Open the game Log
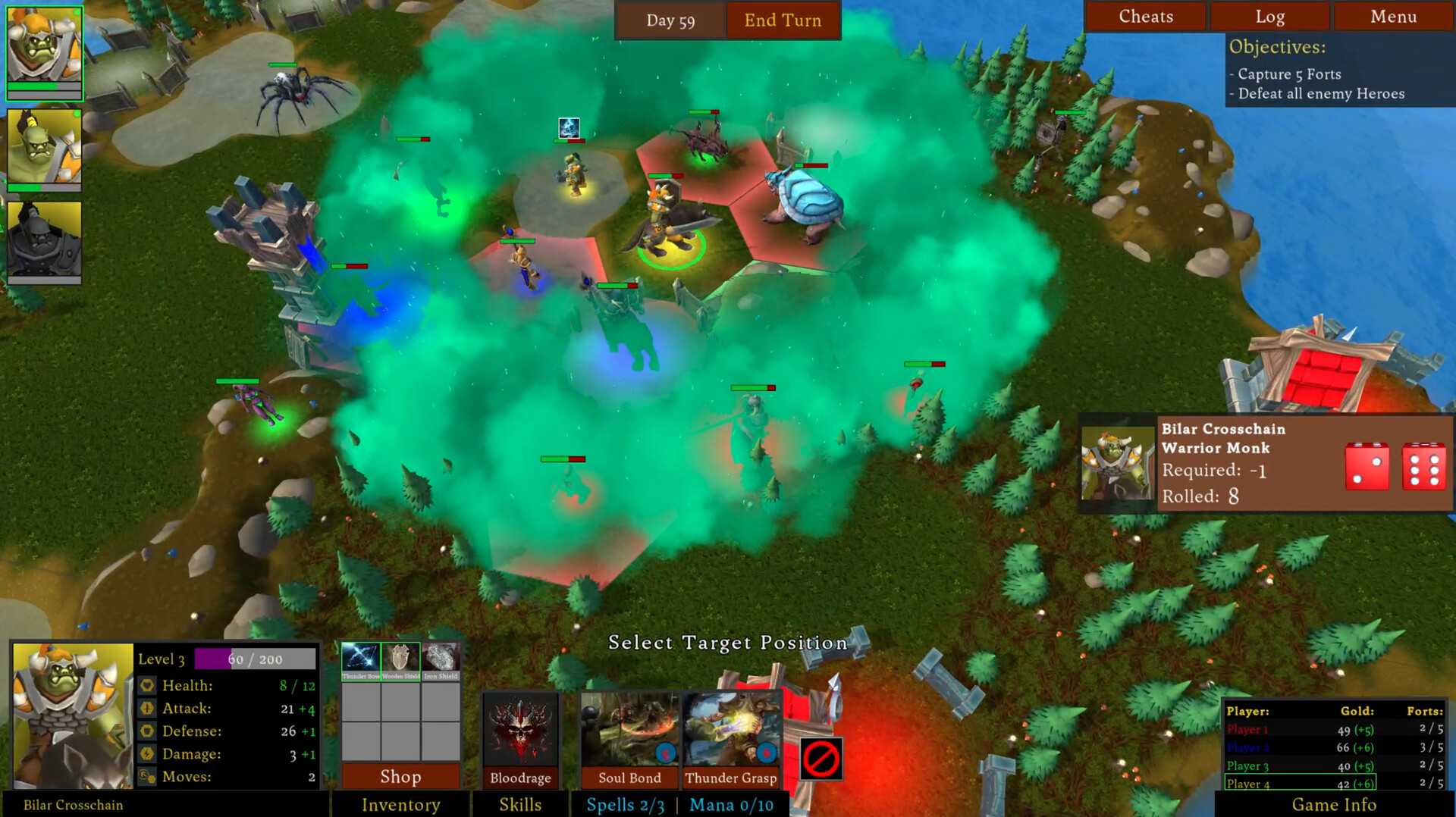Viewport: 1456px width, 817px height. tap(1269, 16)
